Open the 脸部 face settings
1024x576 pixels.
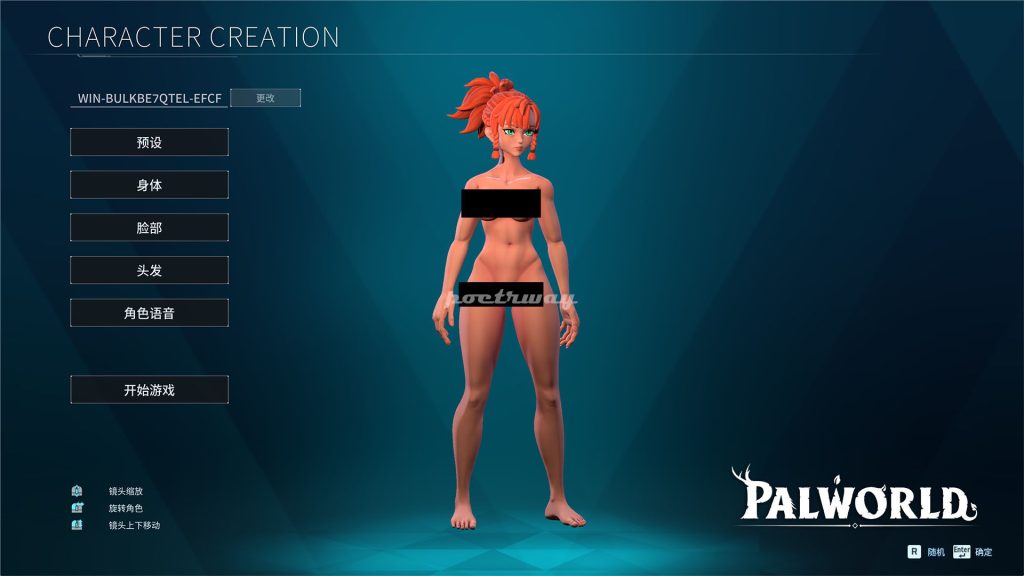149,228
